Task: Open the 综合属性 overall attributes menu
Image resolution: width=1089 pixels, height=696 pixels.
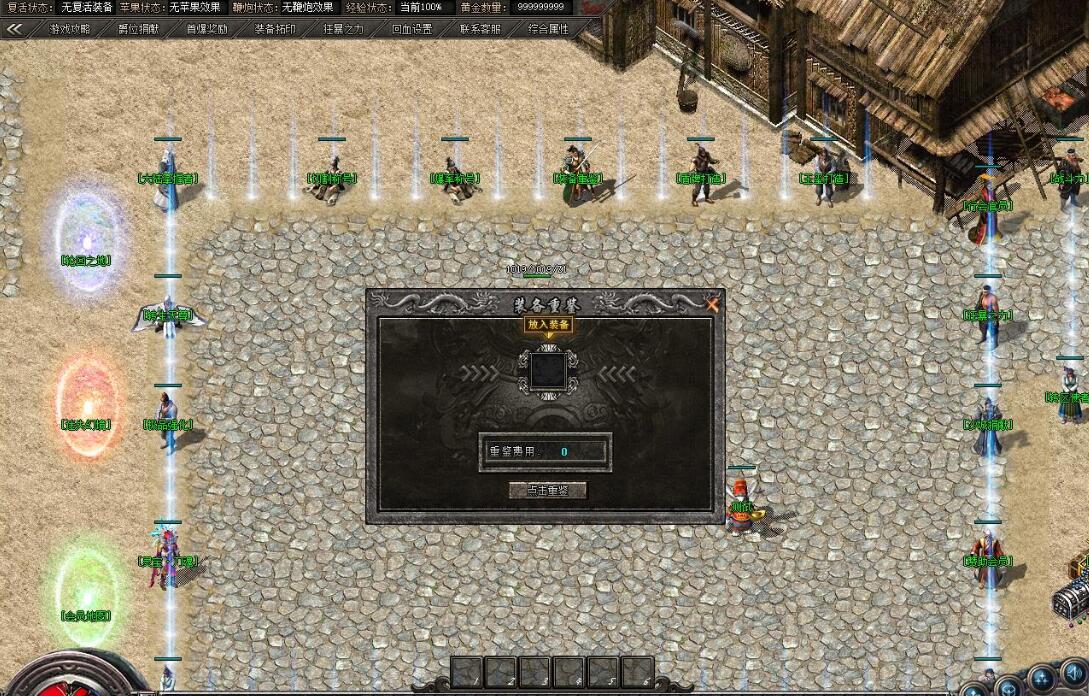Action: click(548, 29)
